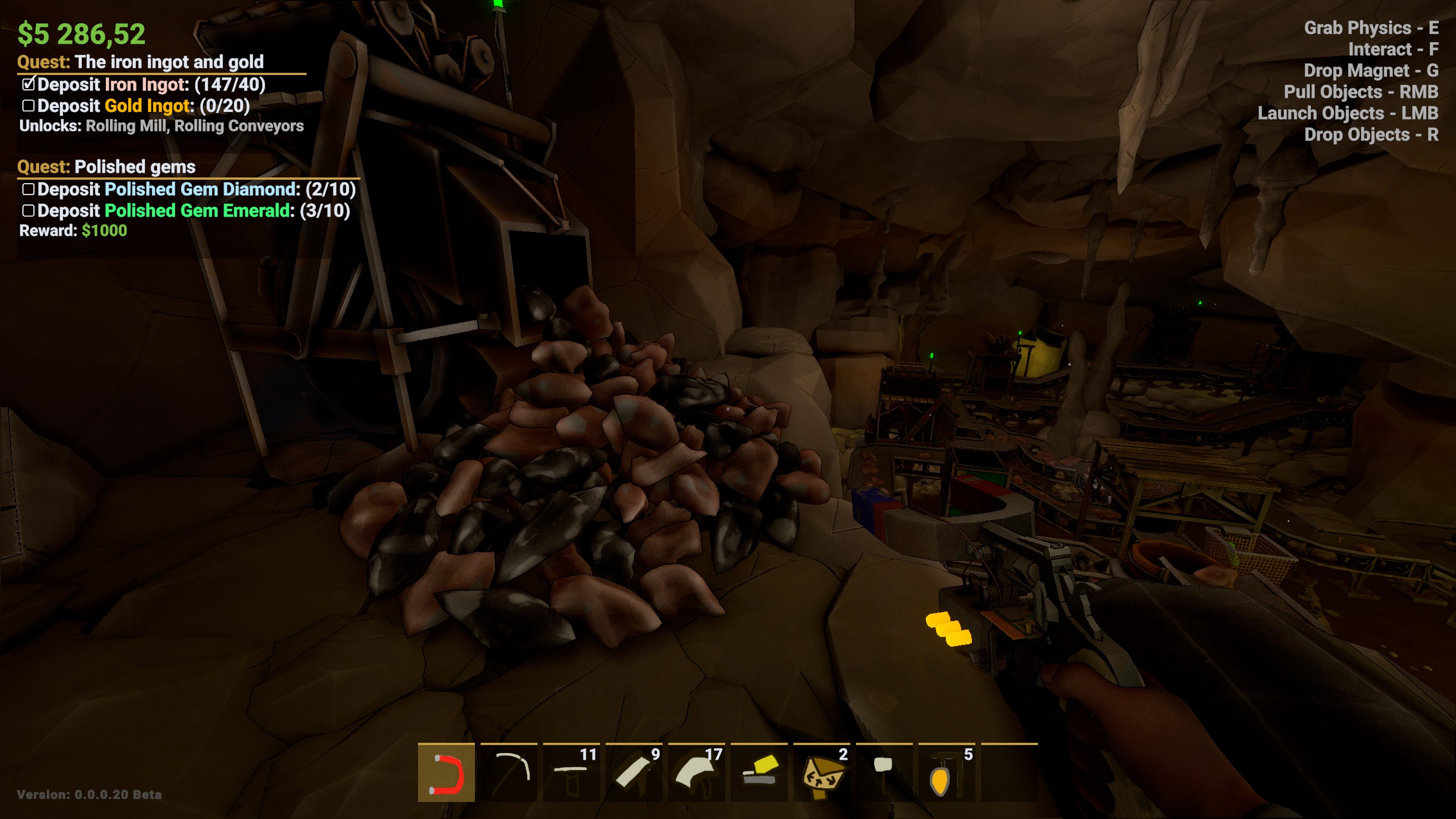Screen dimensions: 1456x819
Task: Open the iron ingot and gold quest
Action: (169, 61)
